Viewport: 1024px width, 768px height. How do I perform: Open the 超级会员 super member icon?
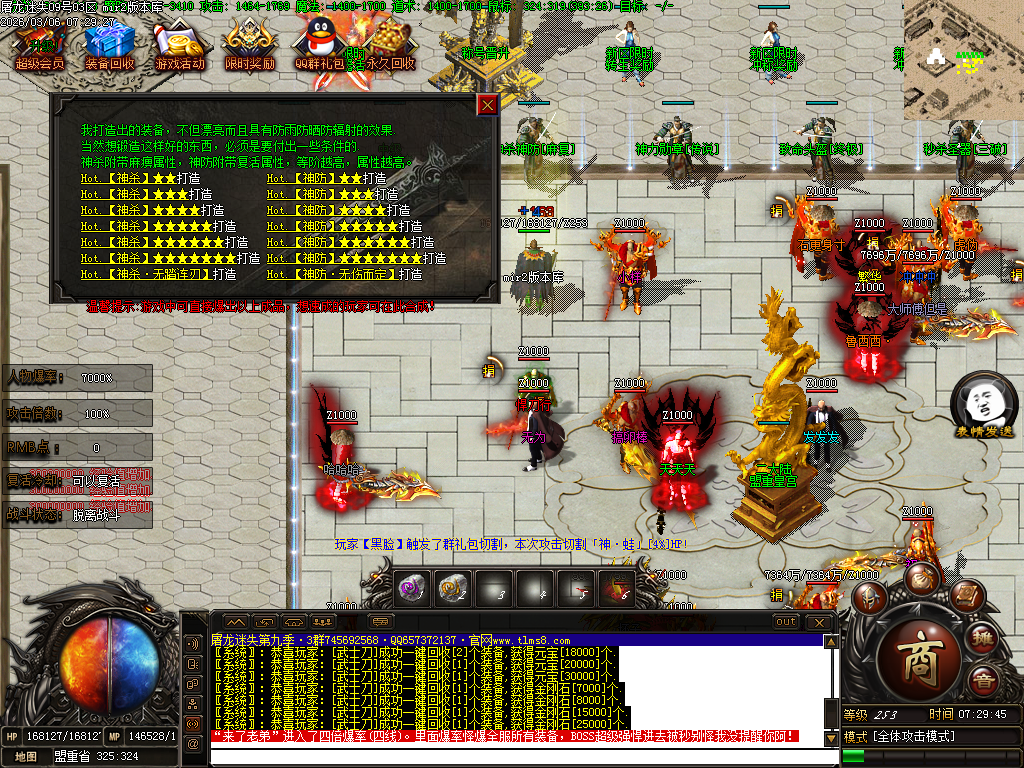[x=40, y=47]
